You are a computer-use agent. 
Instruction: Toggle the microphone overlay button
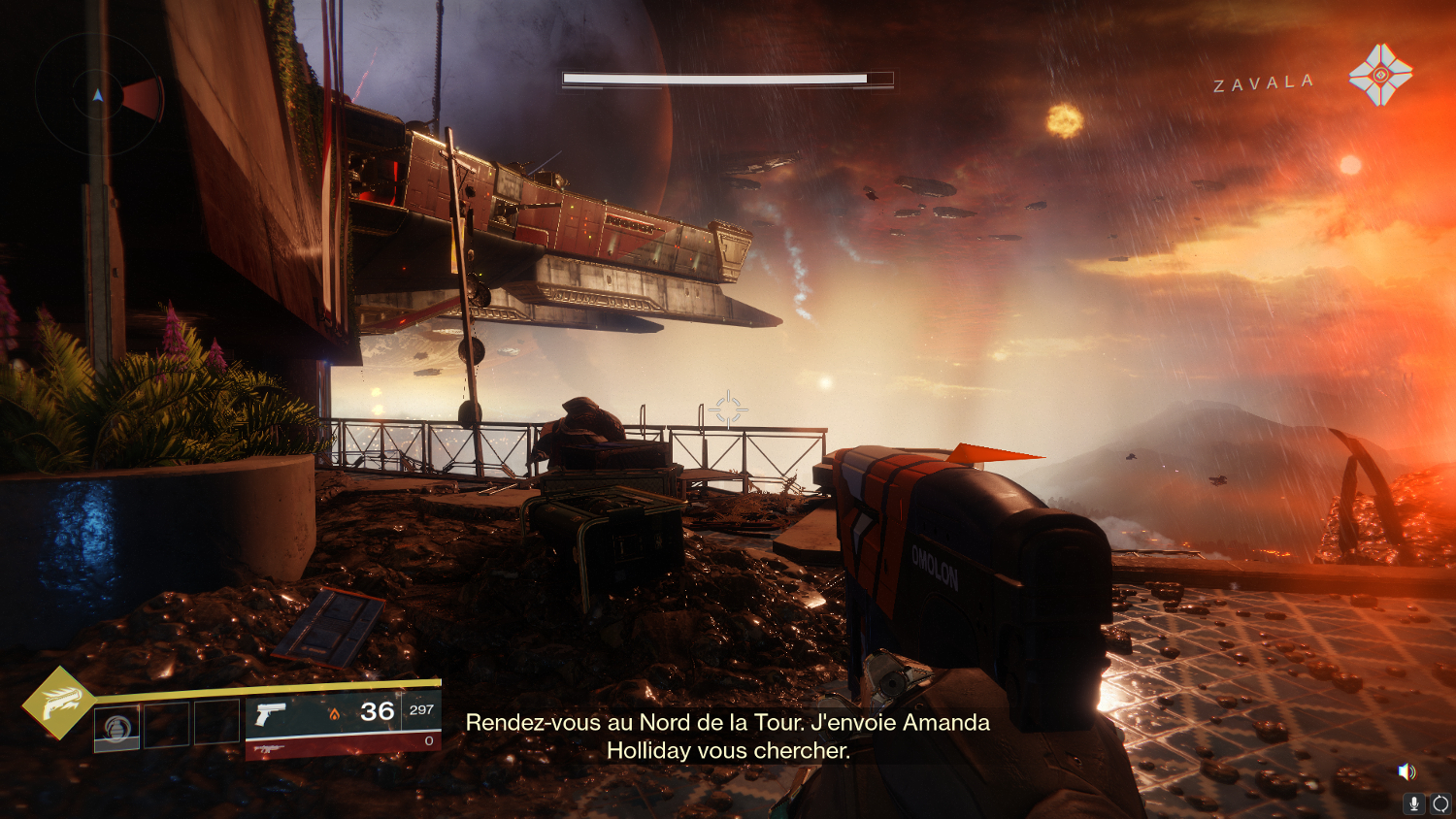click(x=1414, y=803)
